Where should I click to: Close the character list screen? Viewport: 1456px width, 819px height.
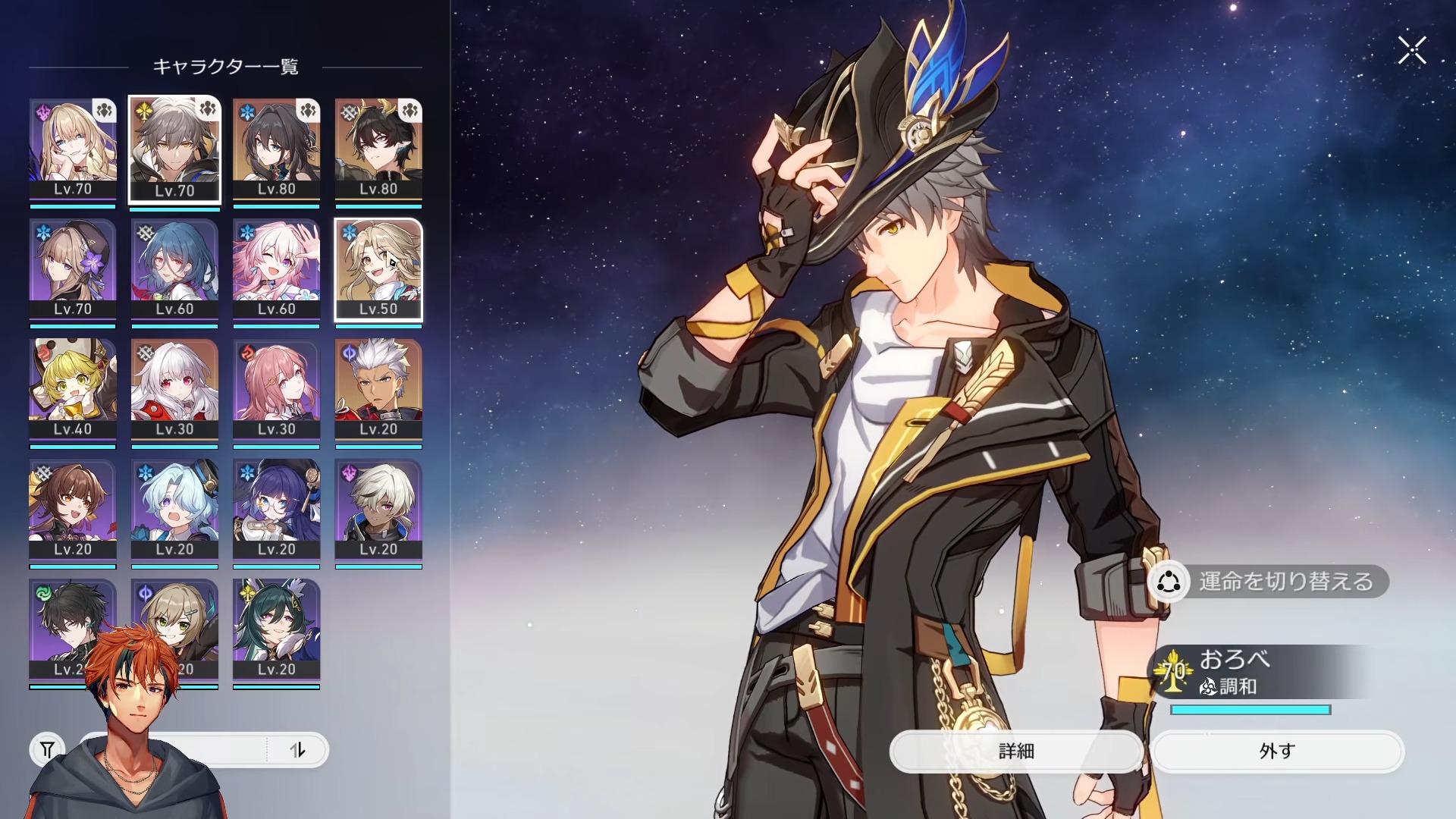[1412, 51]
